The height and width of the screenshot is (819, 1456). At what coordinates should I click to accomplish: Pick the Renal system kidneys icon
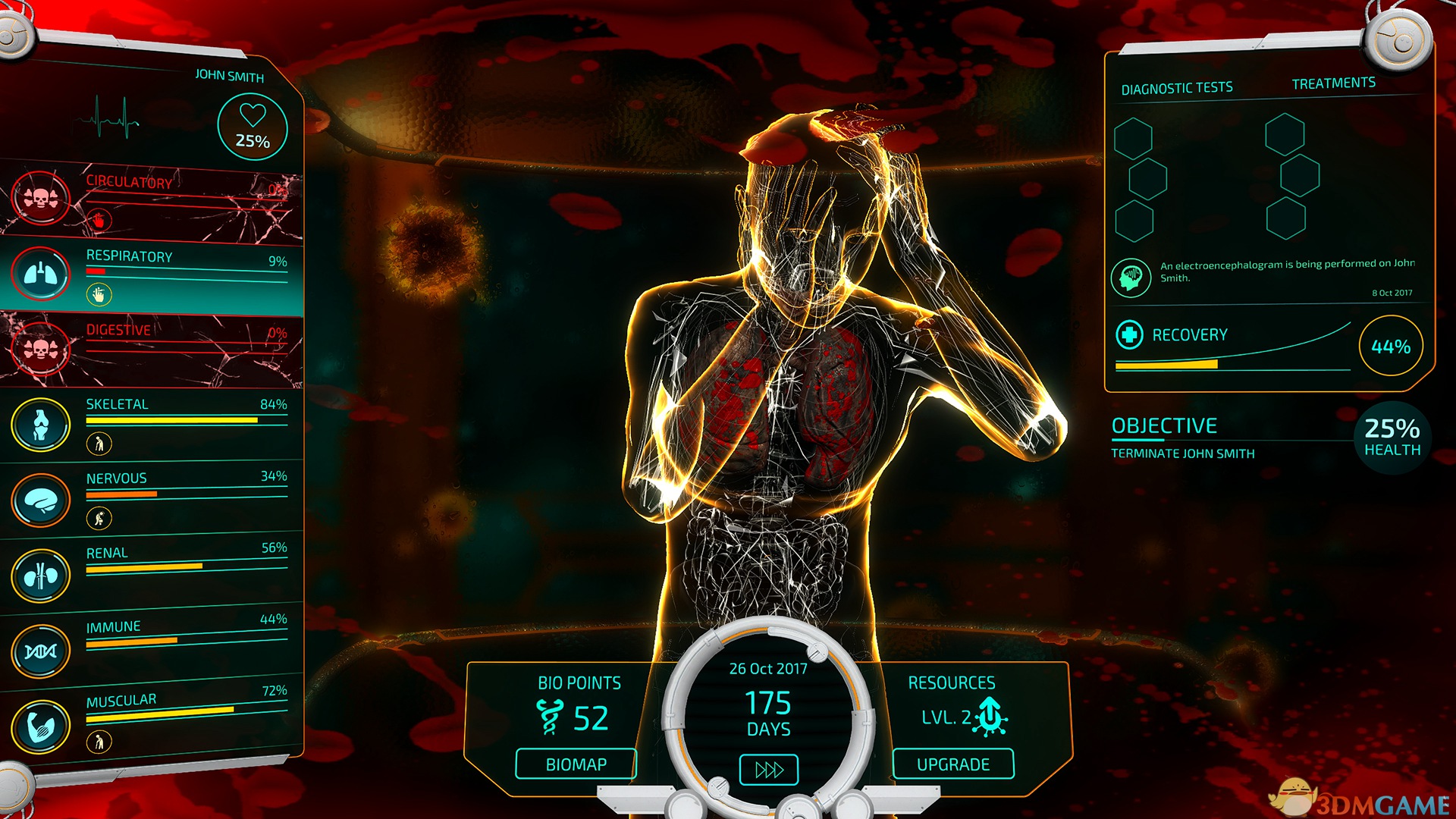coord(41,576)
